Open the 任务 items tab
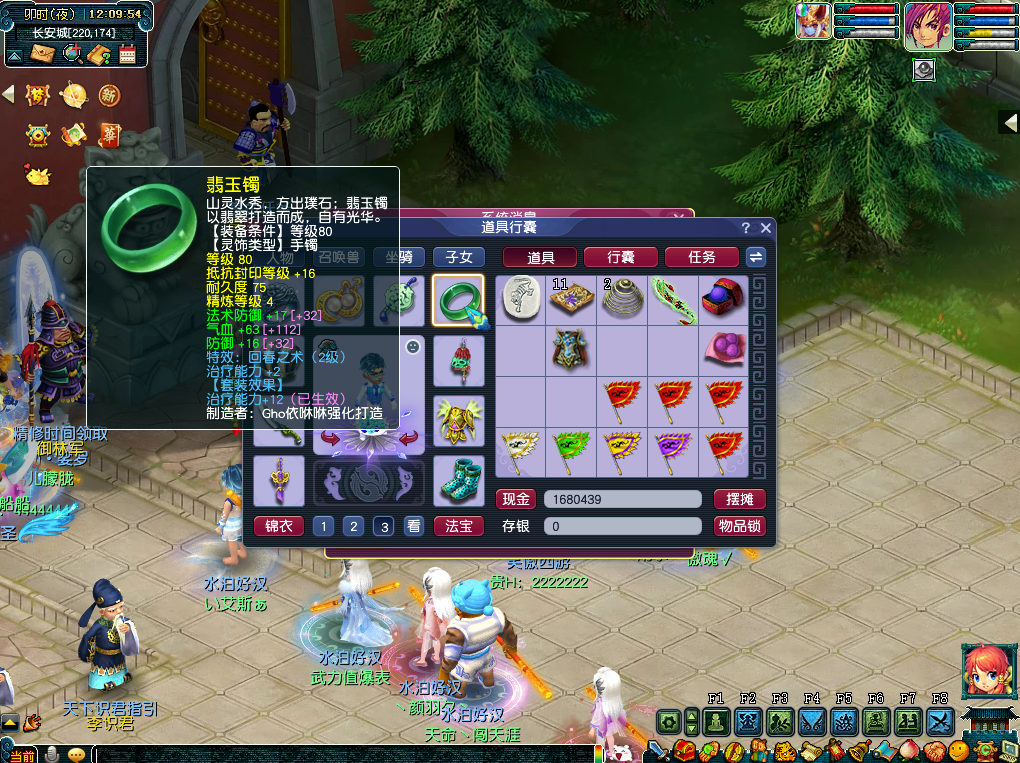1020x763 pixels. tap(701, 257)
